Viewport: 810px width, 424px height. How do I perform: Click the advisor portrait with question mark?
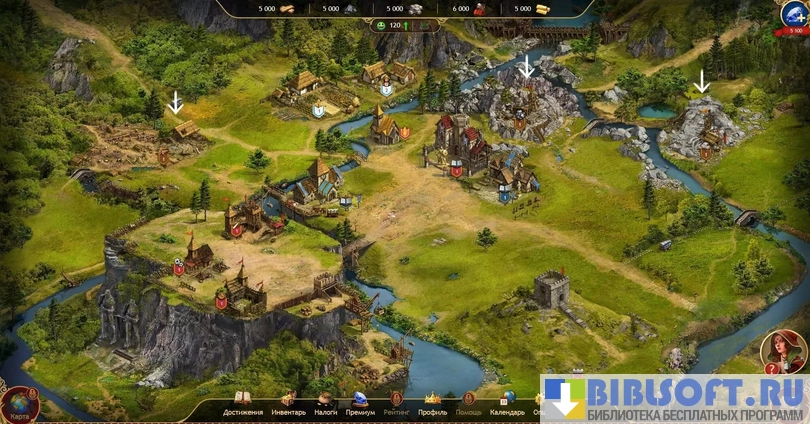click(x=784, y=351)
